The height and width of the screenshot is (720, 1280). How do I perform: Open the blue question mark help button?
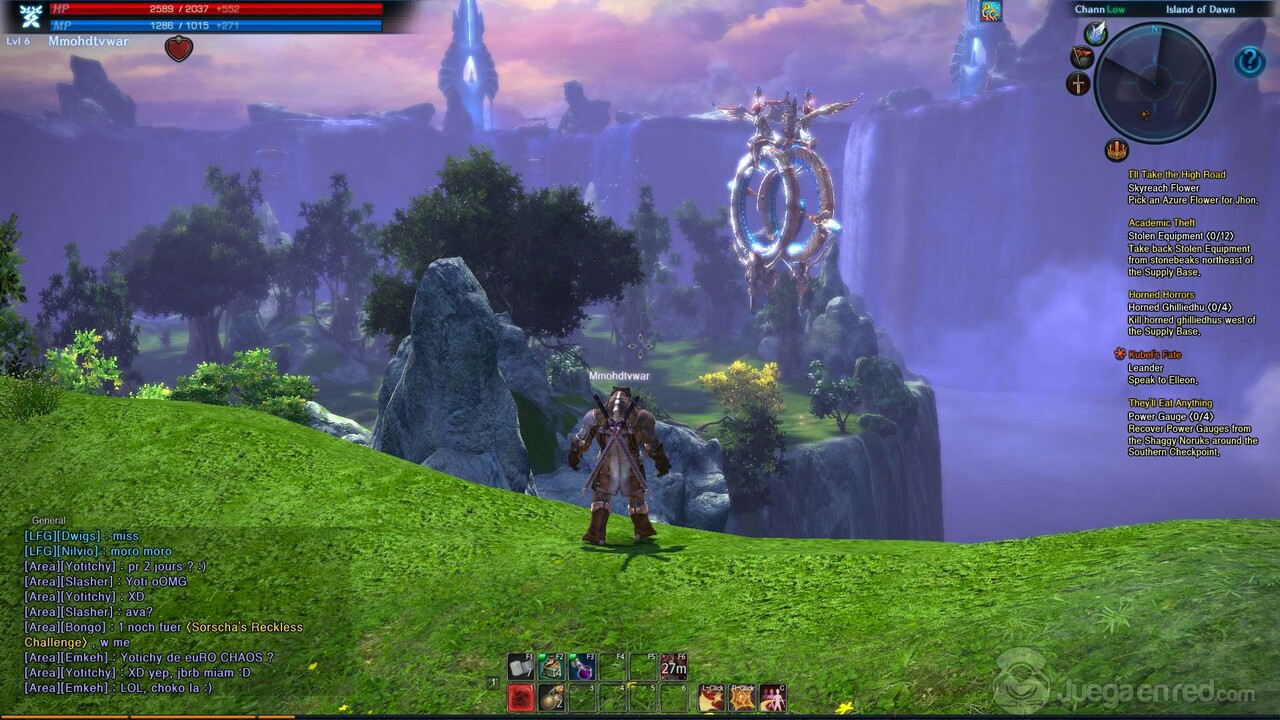point(1249,62)
